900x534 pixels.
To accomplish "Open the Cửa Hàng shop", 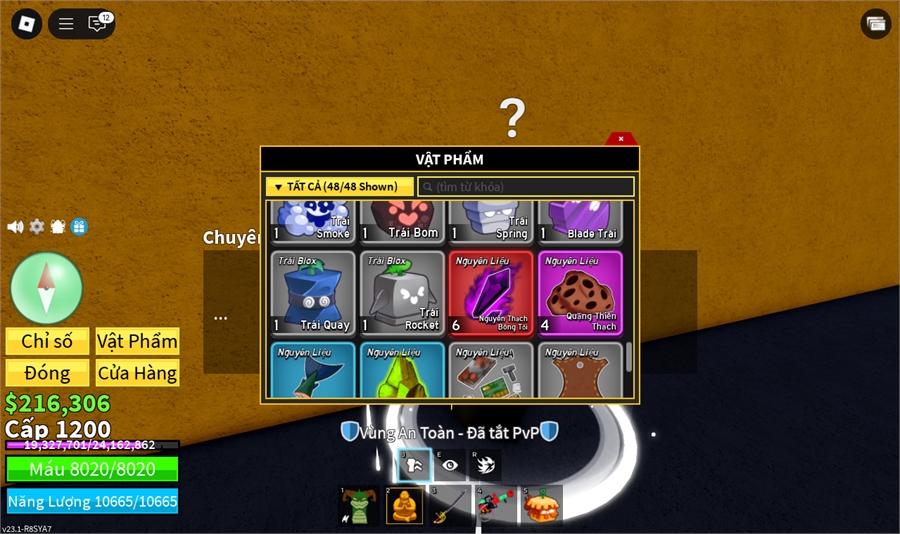I will click(137, 373).
